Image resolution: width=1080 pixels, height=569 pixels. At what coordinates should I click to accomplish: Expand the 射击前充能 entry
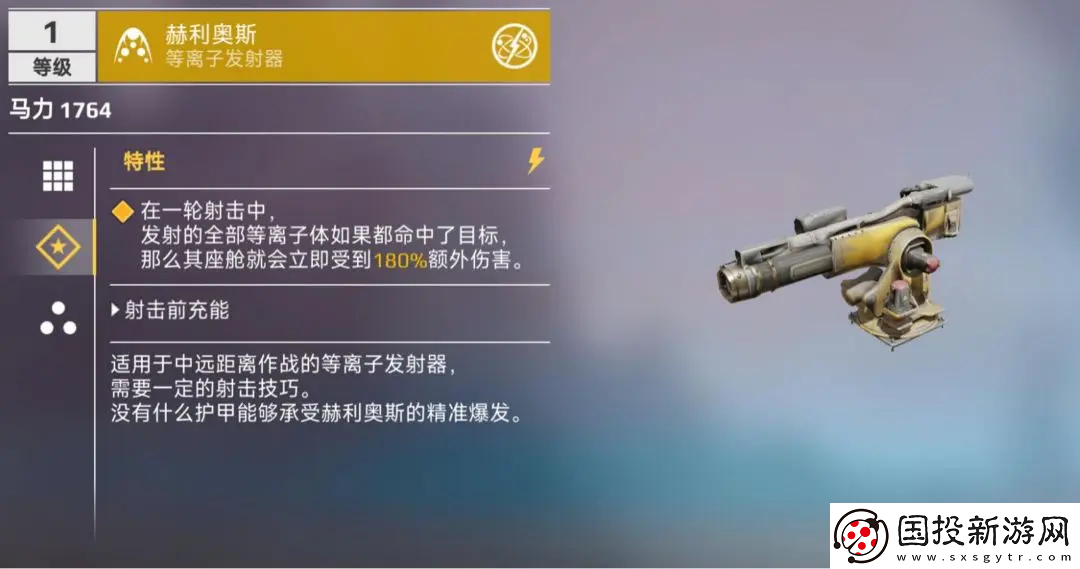coord(170,310)
